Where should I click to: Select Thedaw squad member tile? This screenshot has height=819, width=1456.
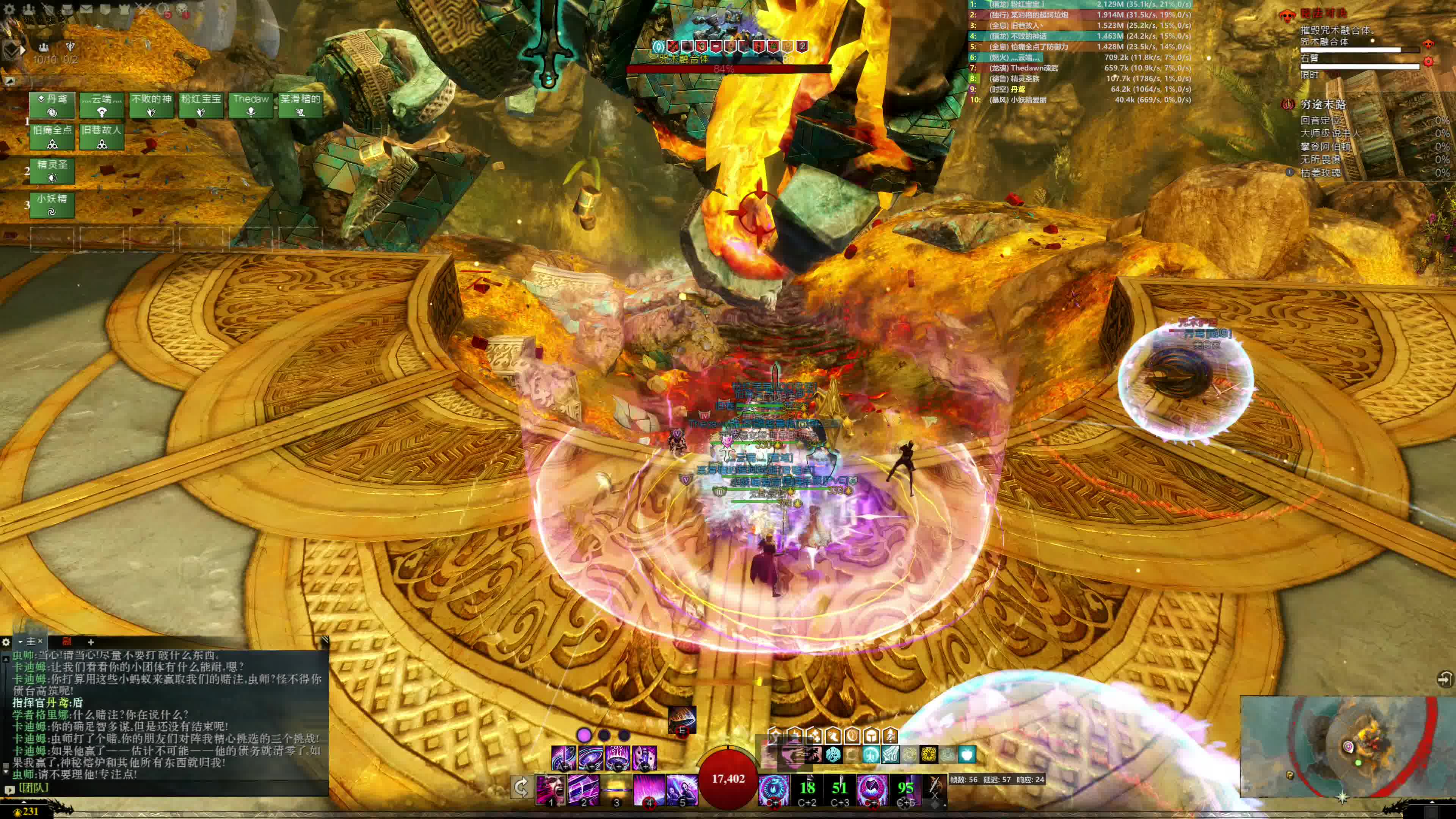251,105
